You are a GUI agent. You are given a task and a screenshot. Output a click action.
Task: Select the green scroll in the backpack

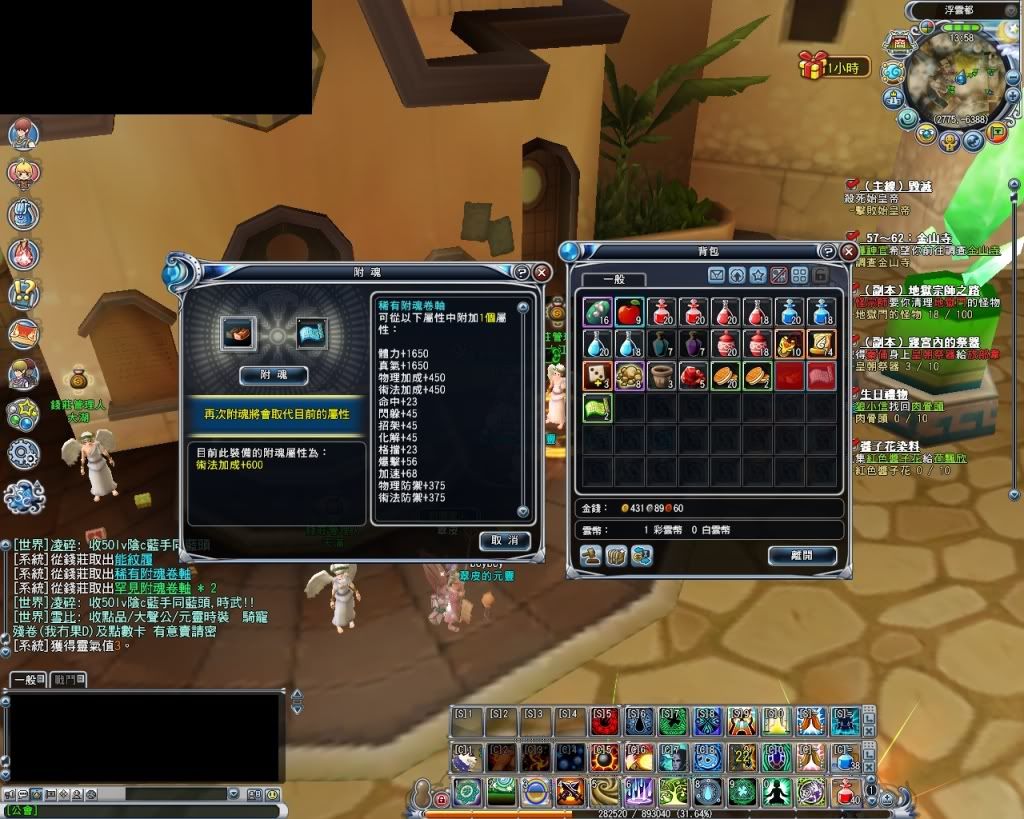597,408
